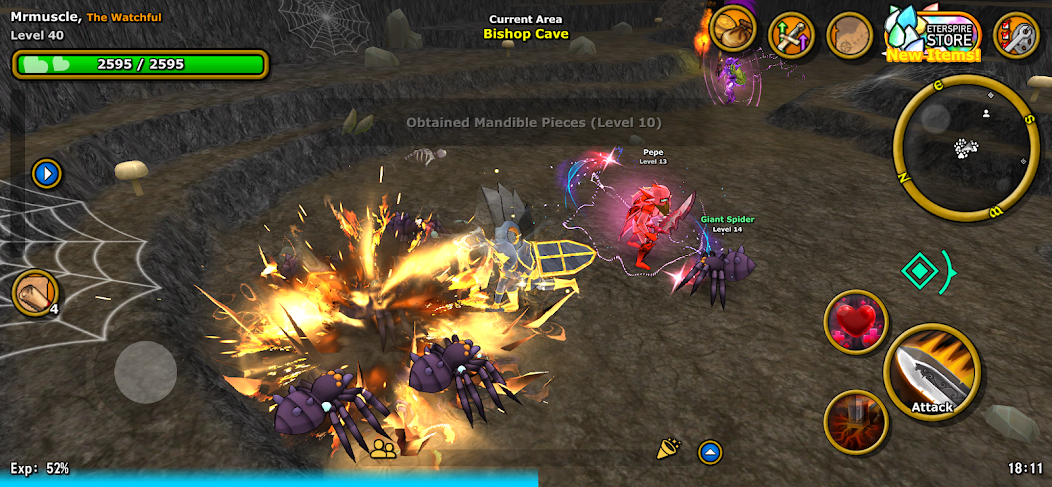The height and width of the screenshot is (487, 1052).
Task: Open the wrench settings menu
Action: [1017, 35]
